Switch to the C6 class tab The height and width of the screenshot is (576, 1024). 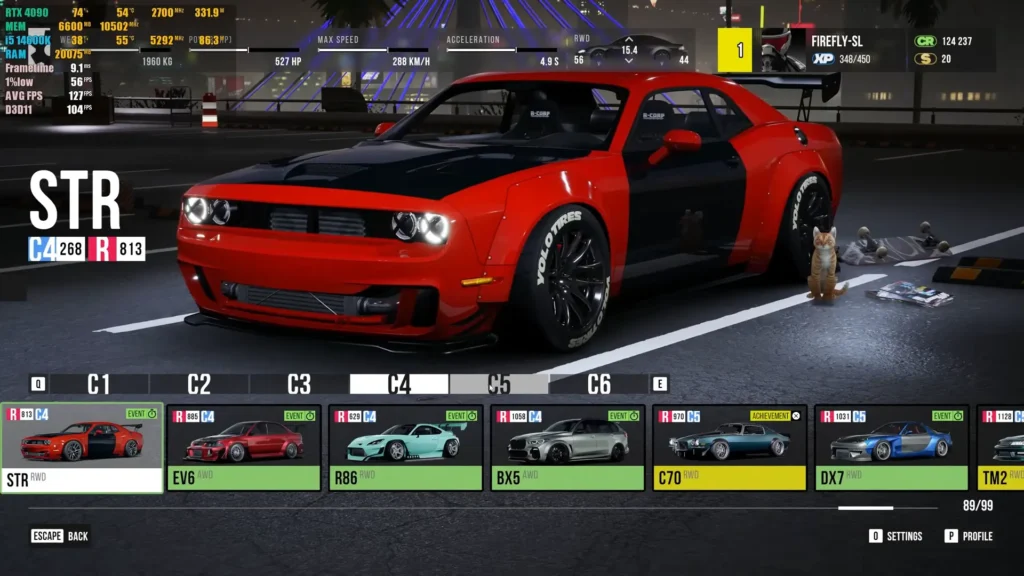point(599,384)
